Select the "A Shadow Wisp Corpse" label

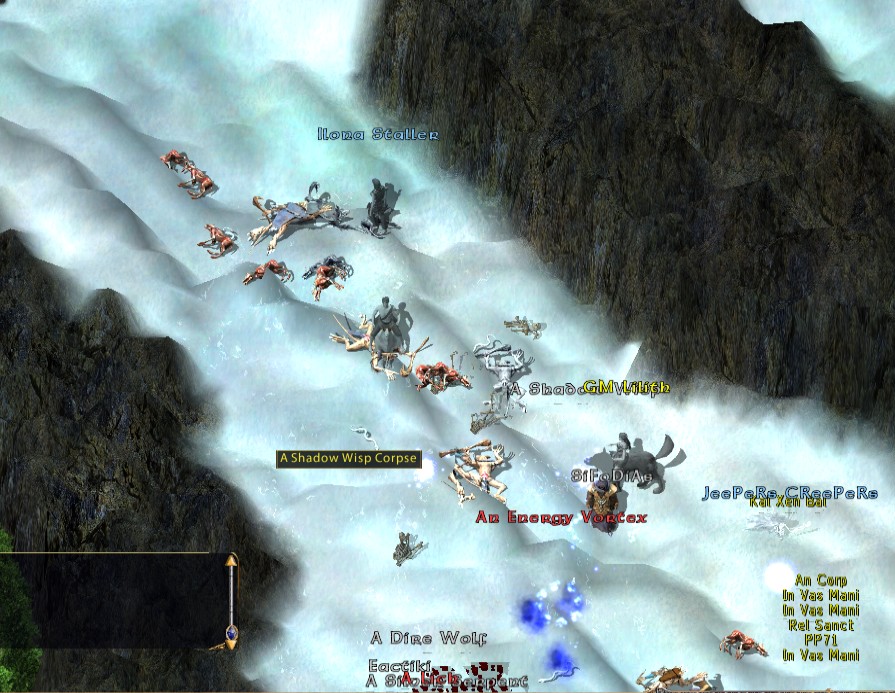click(348, 458)
